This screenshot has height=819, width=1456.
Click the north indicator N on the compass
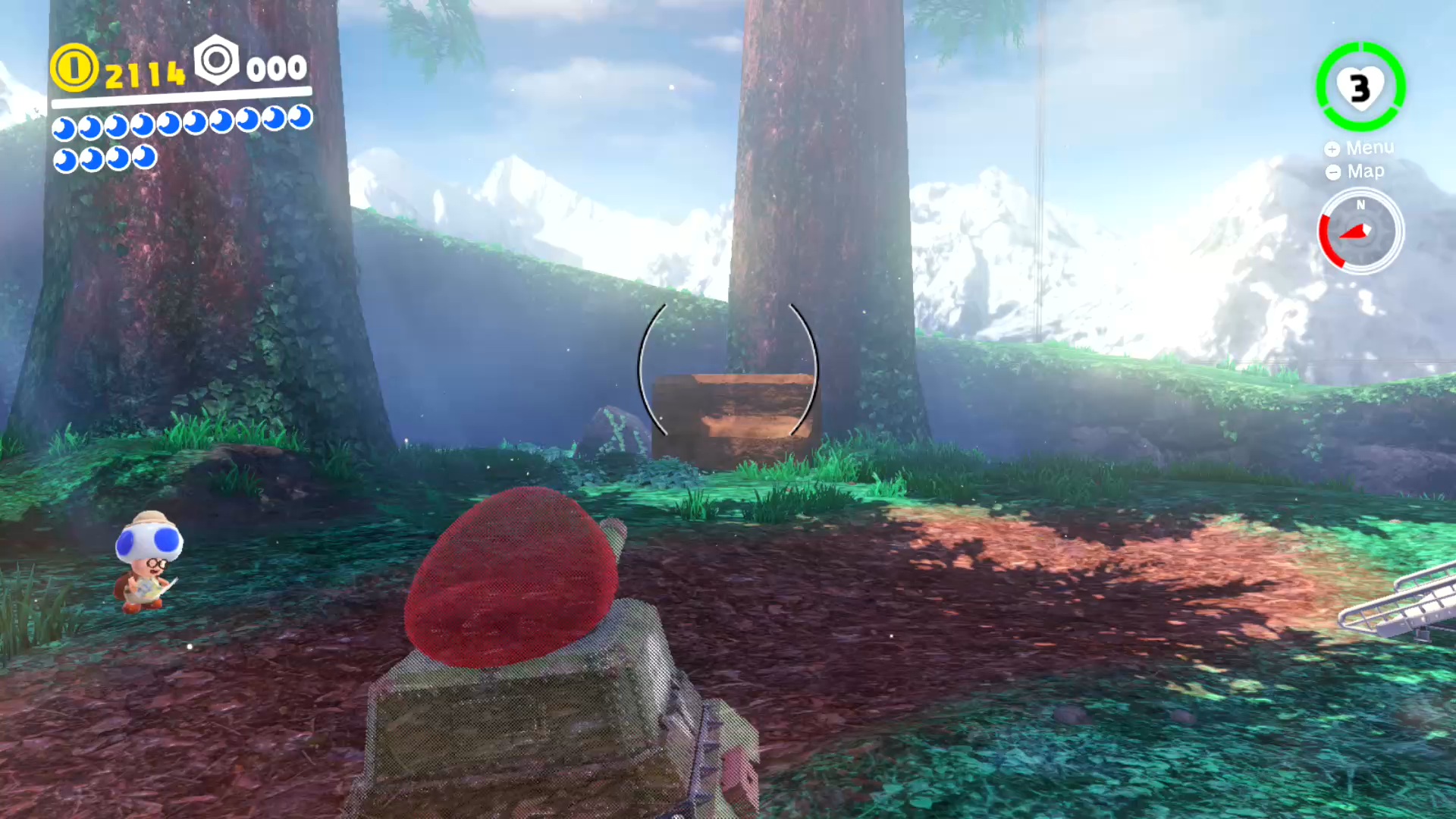coord(1360,206)
